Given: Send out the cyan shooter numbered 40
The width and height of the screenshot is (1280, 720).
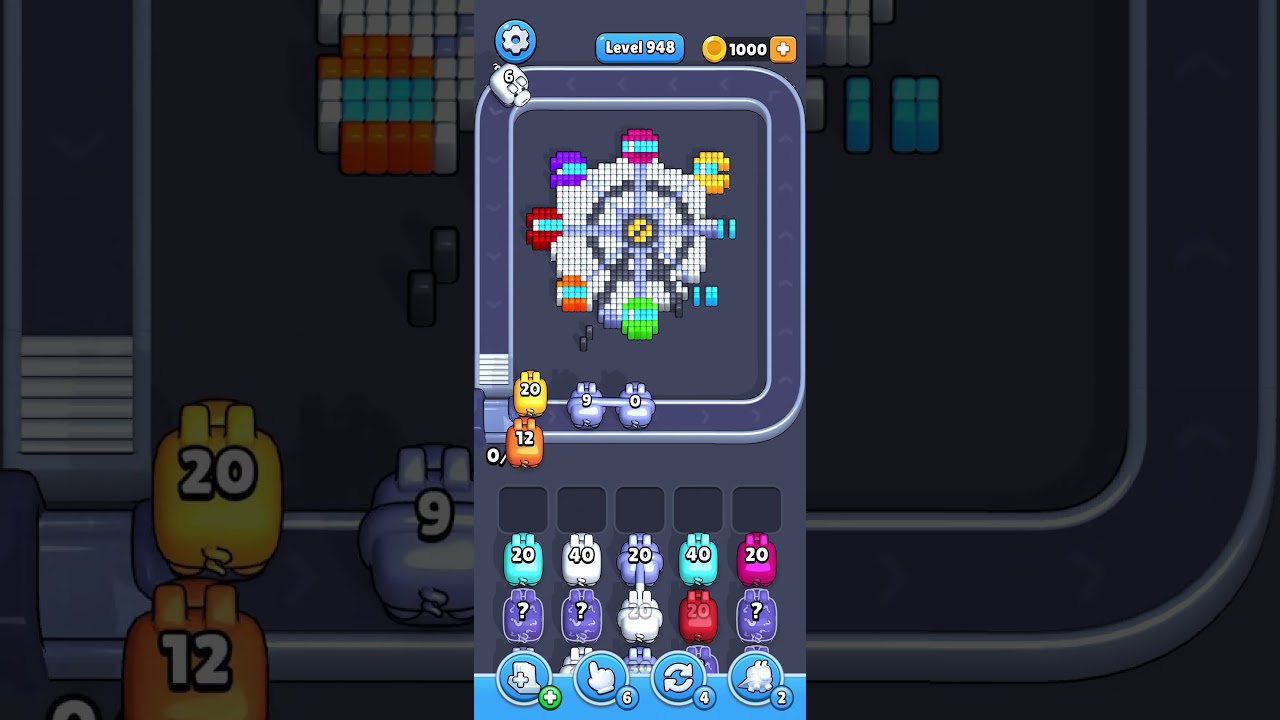Looking at the screenshot, I should (697, 560).
